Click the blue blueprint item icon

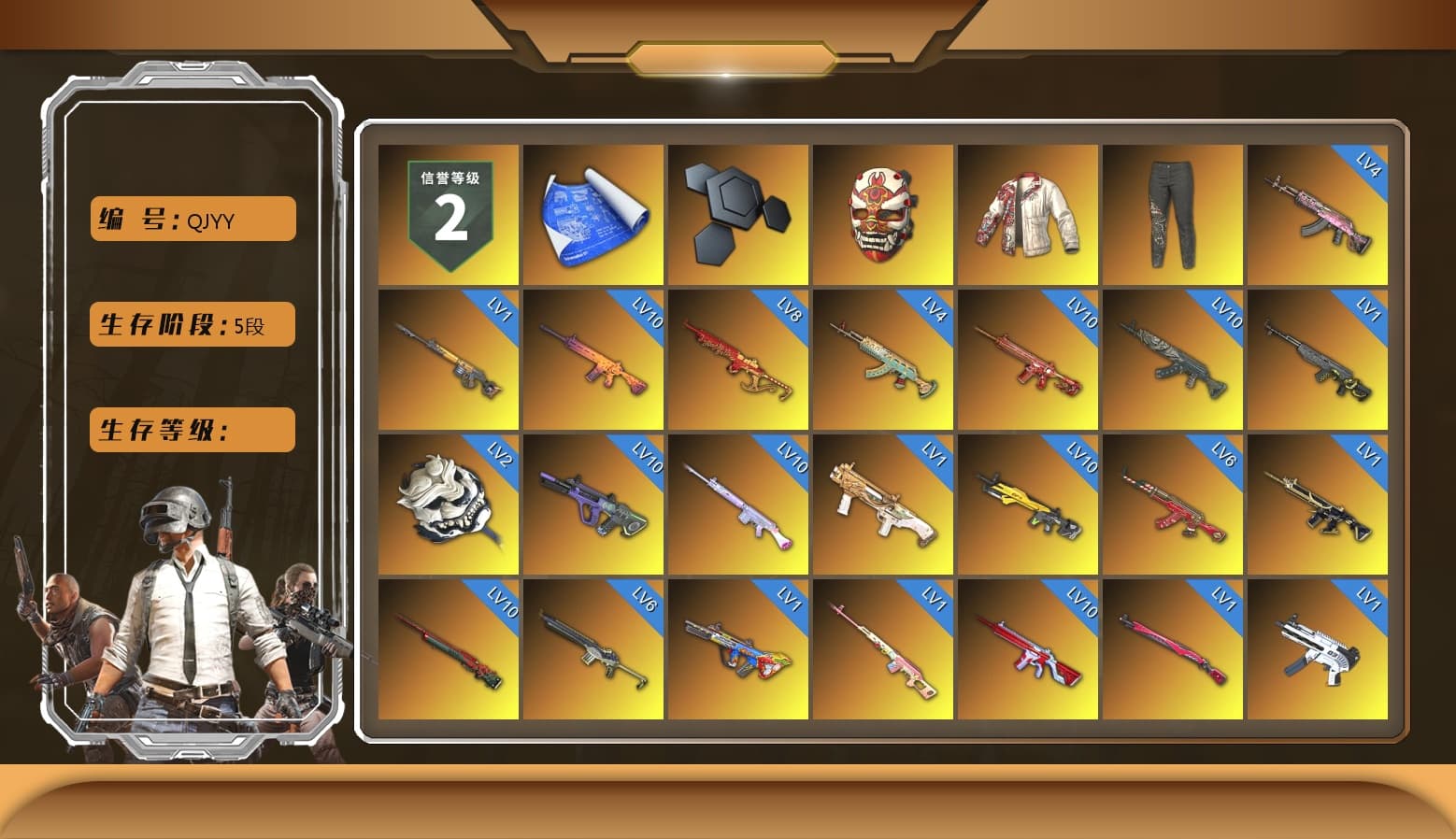pyautogui.click(x=593, y=213)
